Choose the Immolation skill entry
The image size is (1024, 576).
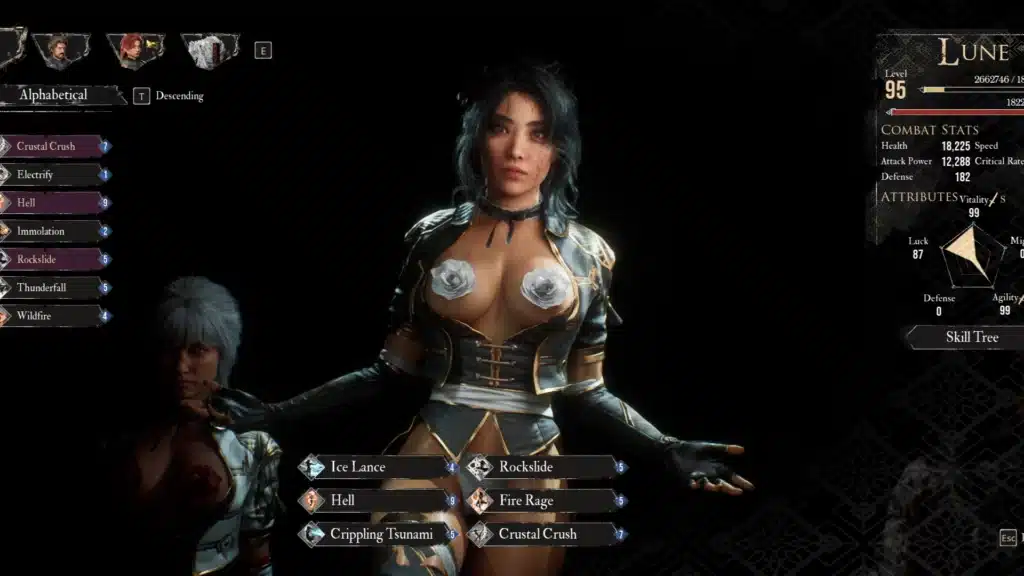click(50, 231)
